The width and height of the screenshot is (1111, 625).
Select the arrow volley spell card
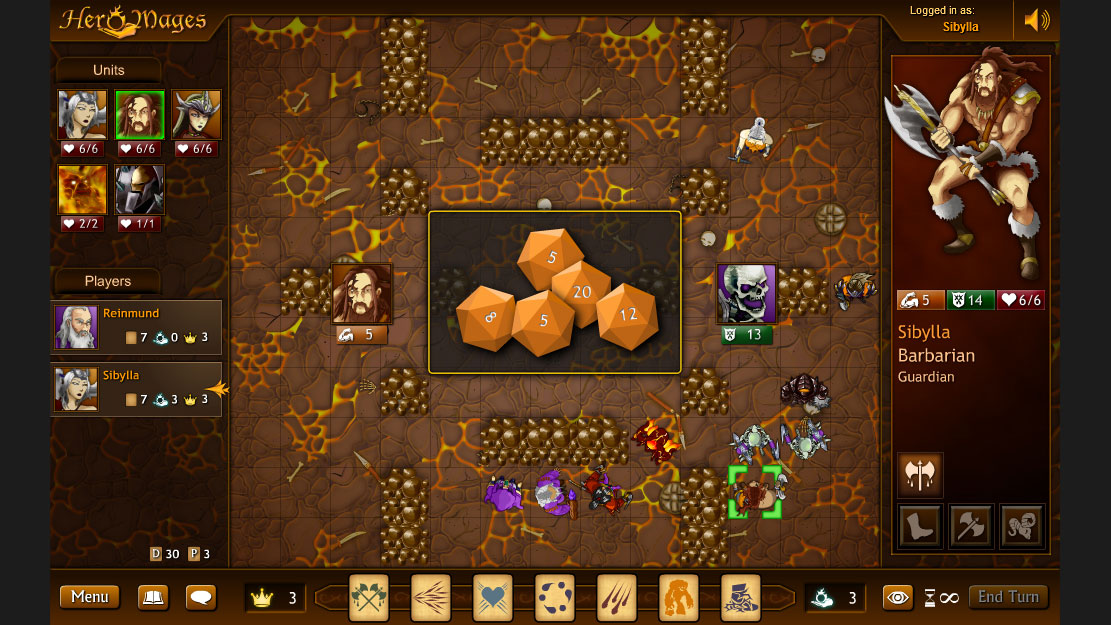431,597
